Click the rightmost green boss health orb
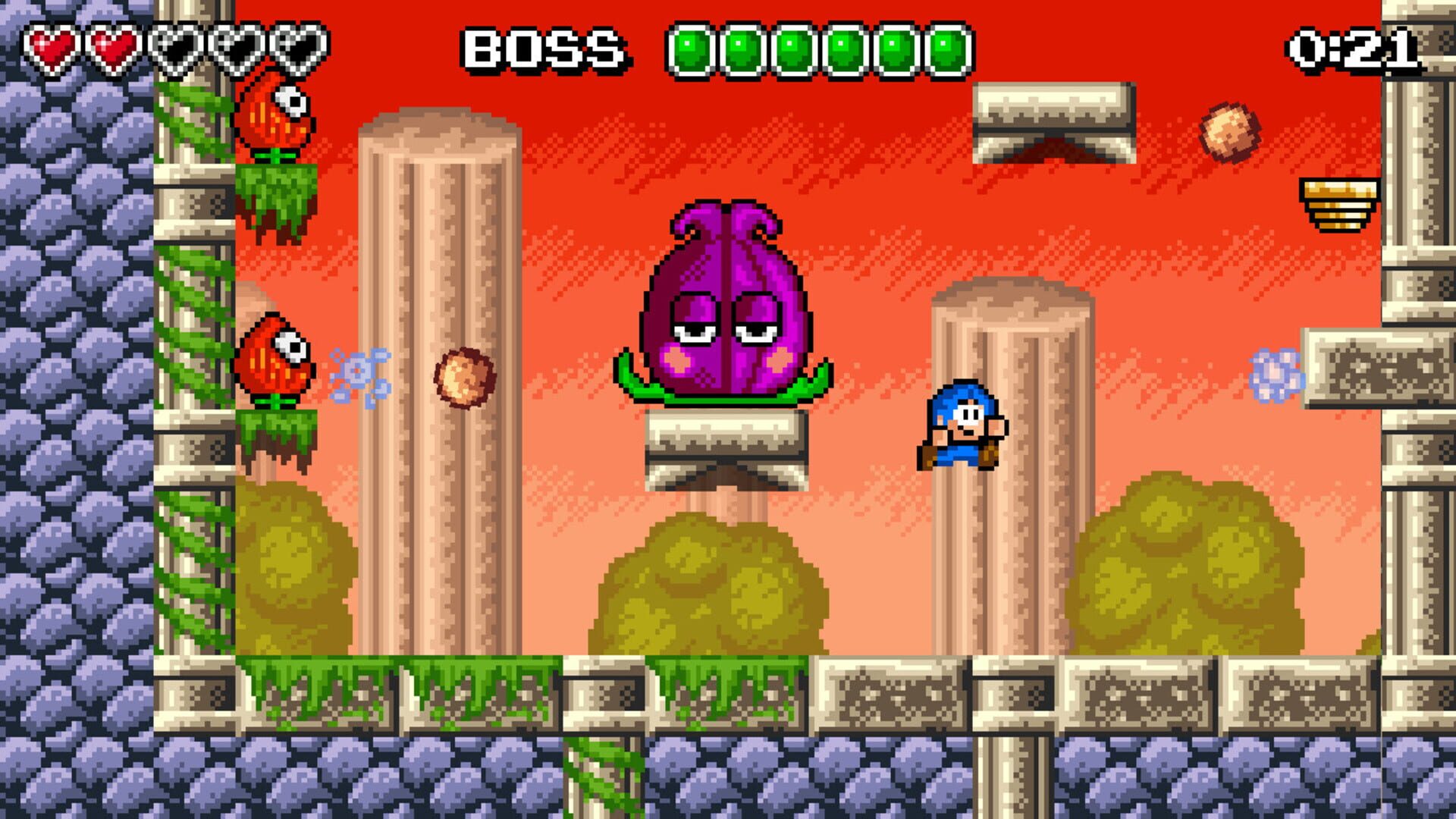 click(948, 49)
